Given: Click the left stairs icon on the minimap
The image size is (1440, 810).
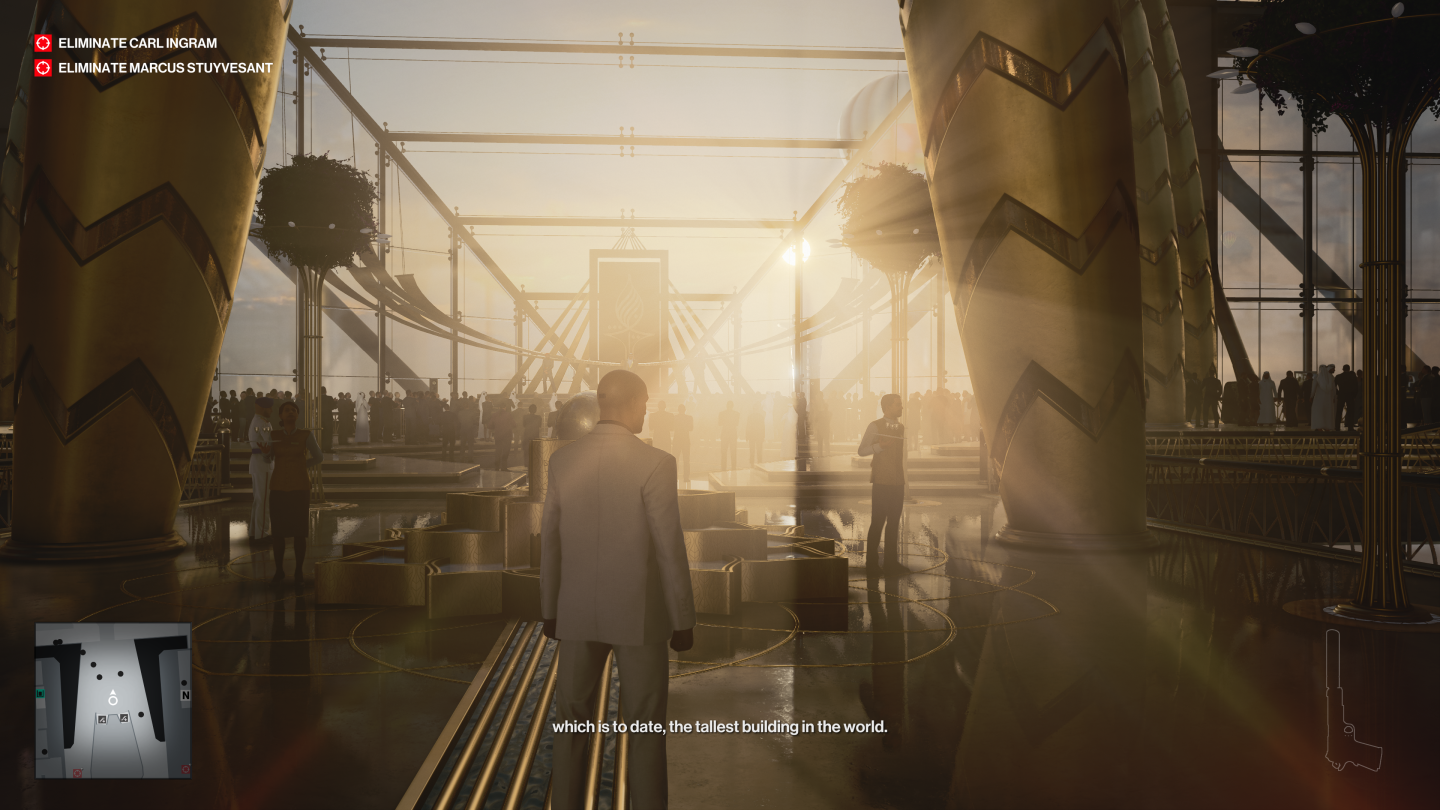Looking at the screenshot, I should click(x=102, y=719).
